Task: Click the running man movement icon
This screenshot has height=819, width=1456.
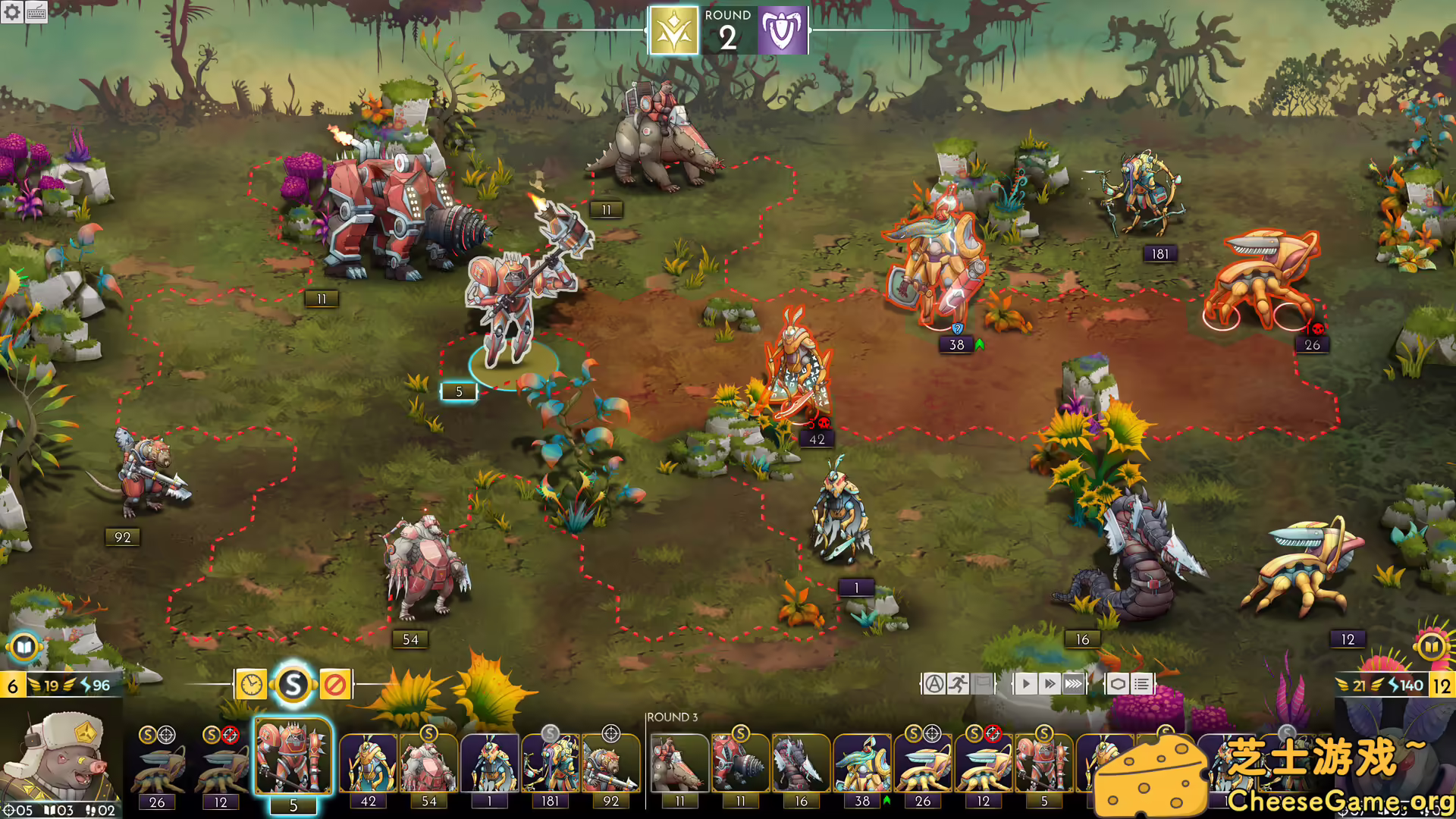Action: pyautogui.click(x=958, y=682)
